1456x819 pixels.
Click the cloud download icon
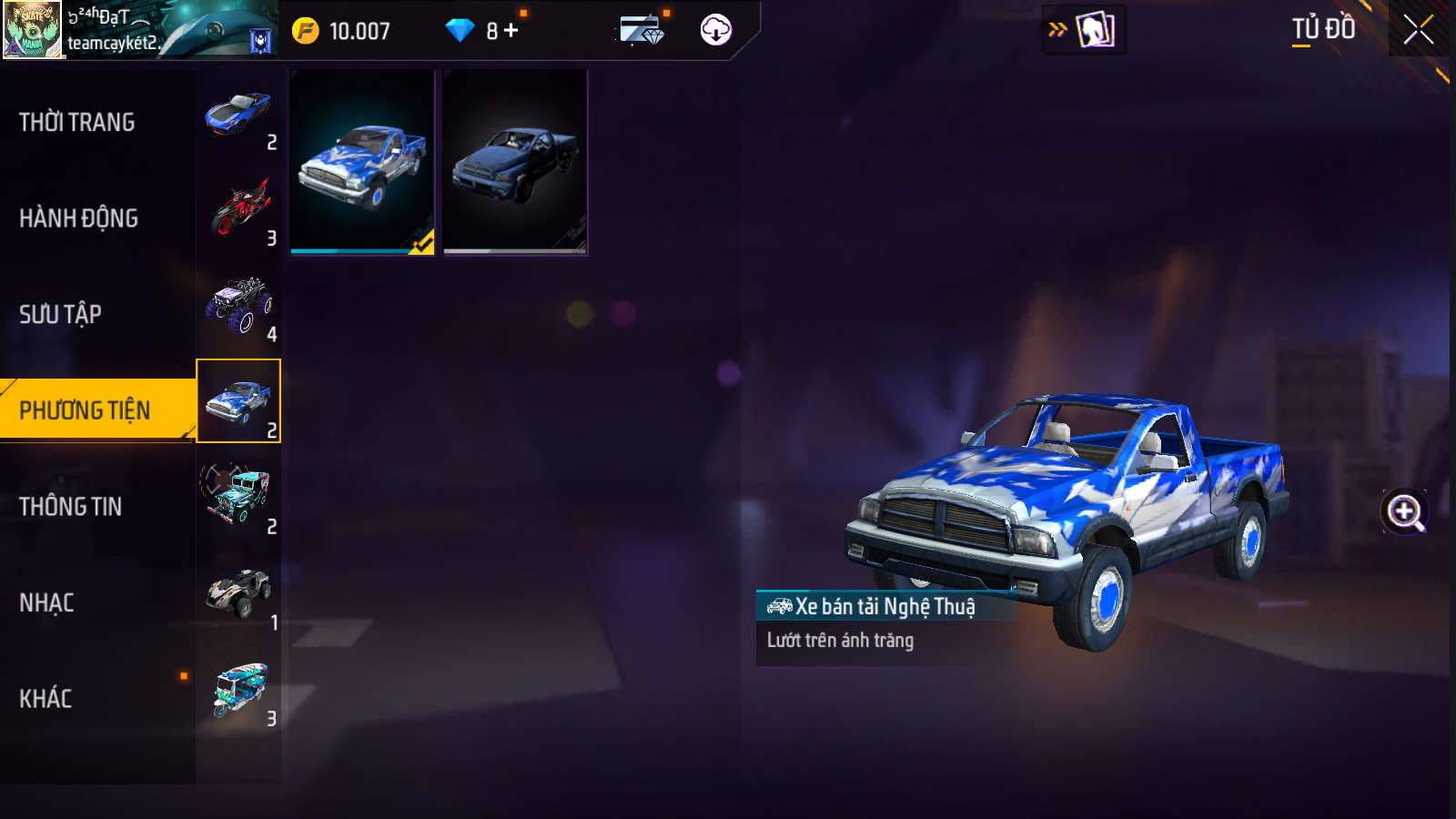715,30
